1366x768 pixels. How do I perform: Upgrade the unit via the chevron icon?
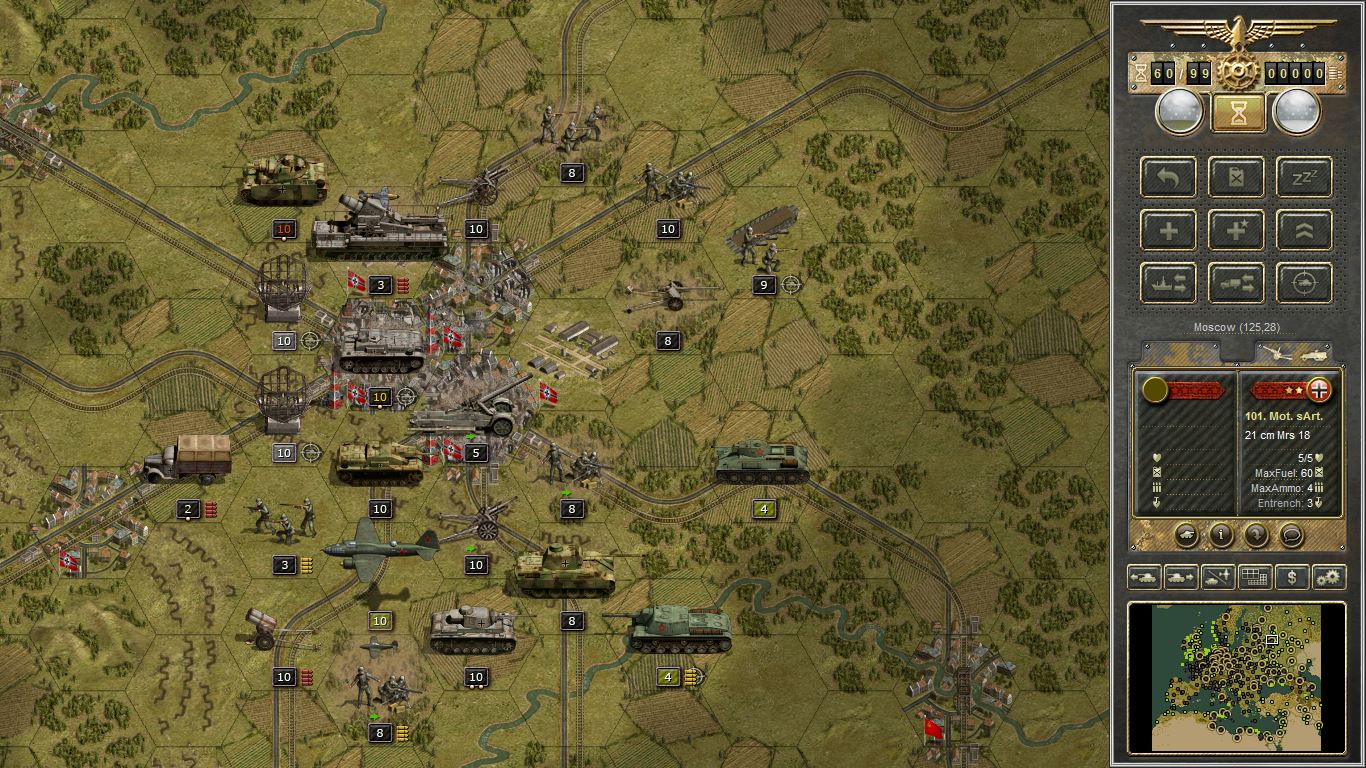point(1302,230)
